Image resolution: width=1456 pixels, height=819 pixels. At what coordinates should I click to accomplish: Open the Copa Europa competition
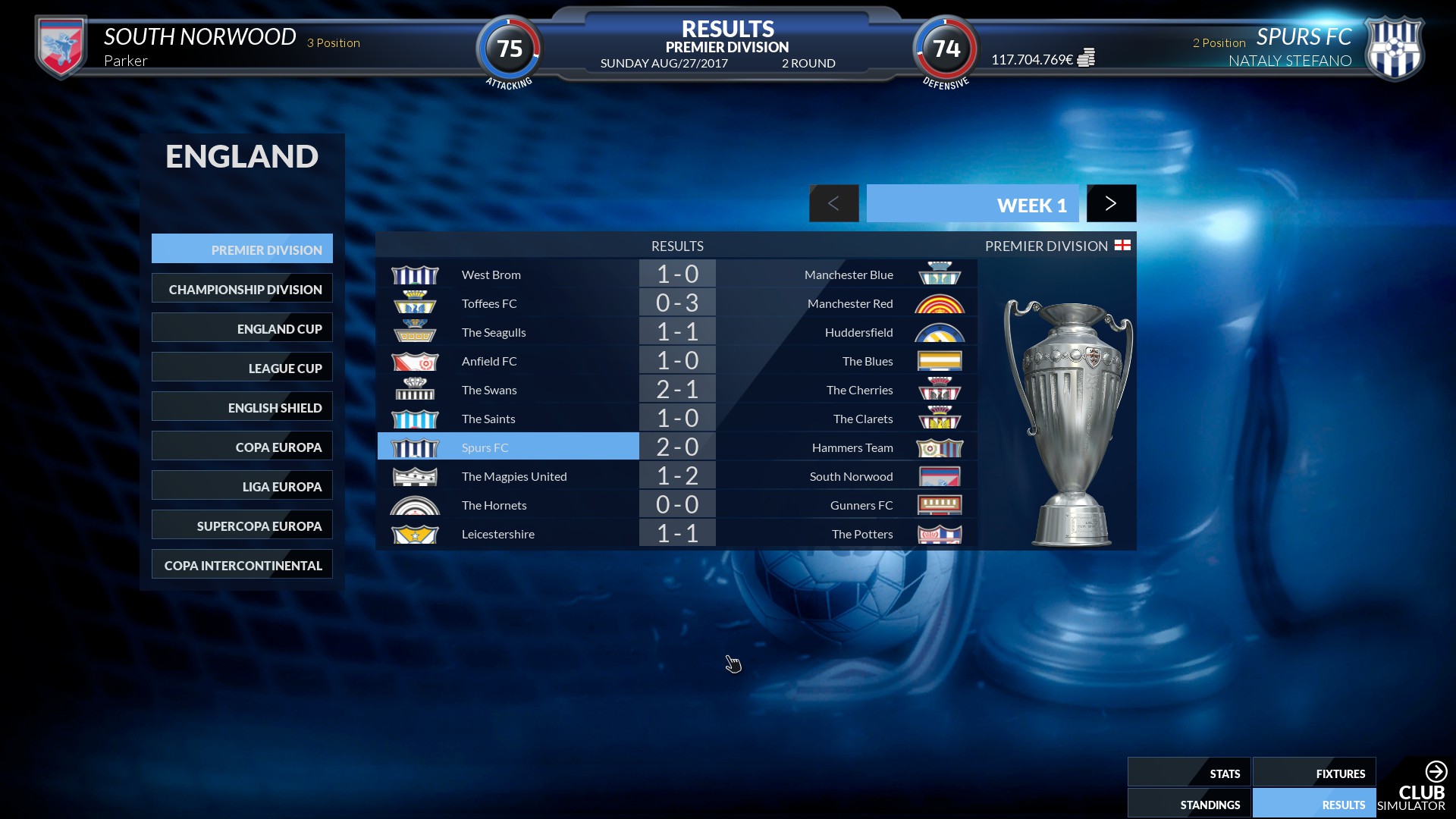tap(242, 447)
